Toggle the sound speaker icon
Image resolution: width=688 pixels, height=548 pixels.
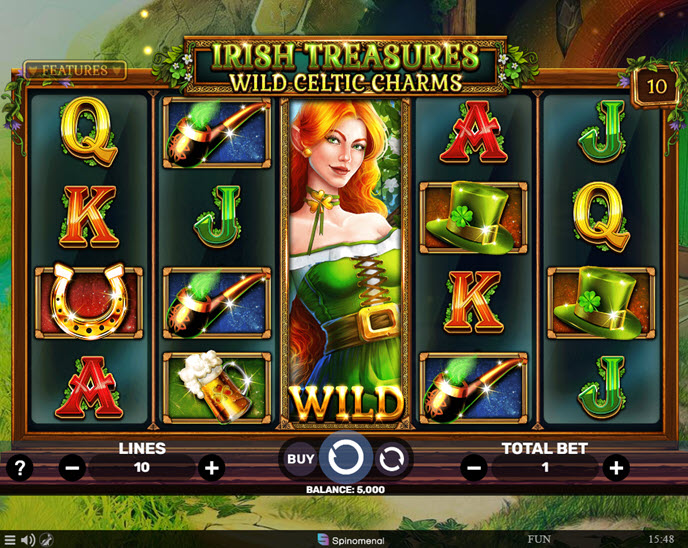click(x=28, y=540)
